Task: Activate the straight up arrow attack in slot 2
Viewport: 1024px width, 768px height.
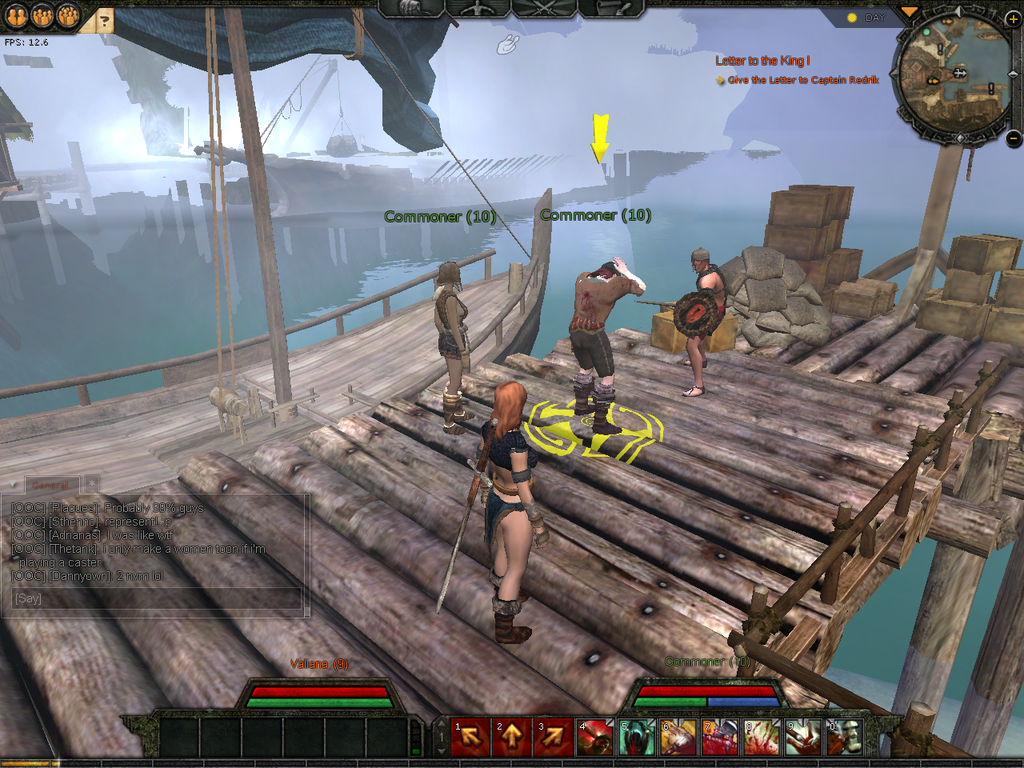Action: click(x=512, y=738)
